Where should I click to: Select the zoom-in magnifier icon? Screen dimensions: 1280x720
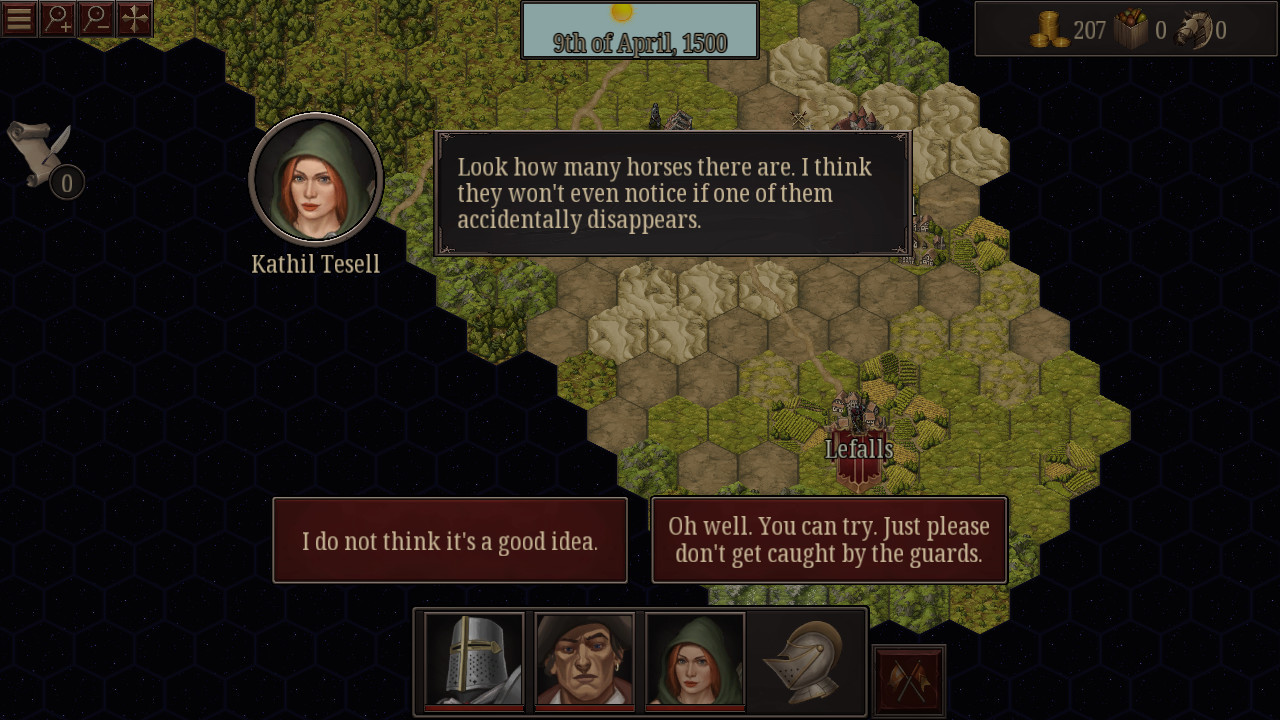coord(57,17)
